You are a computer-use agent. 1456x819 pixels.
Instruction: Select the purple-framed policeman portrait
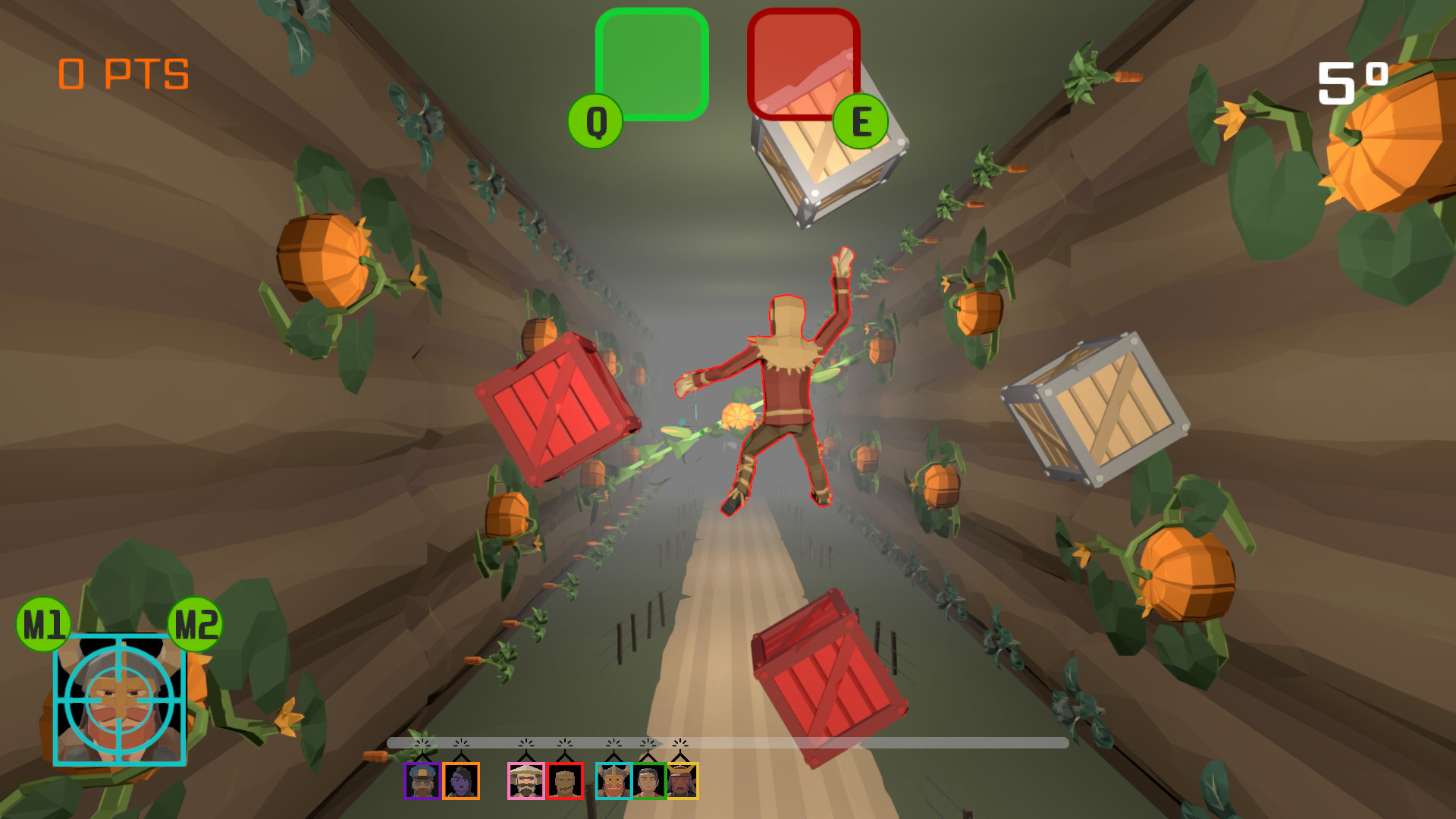click(x=421, y=781)
